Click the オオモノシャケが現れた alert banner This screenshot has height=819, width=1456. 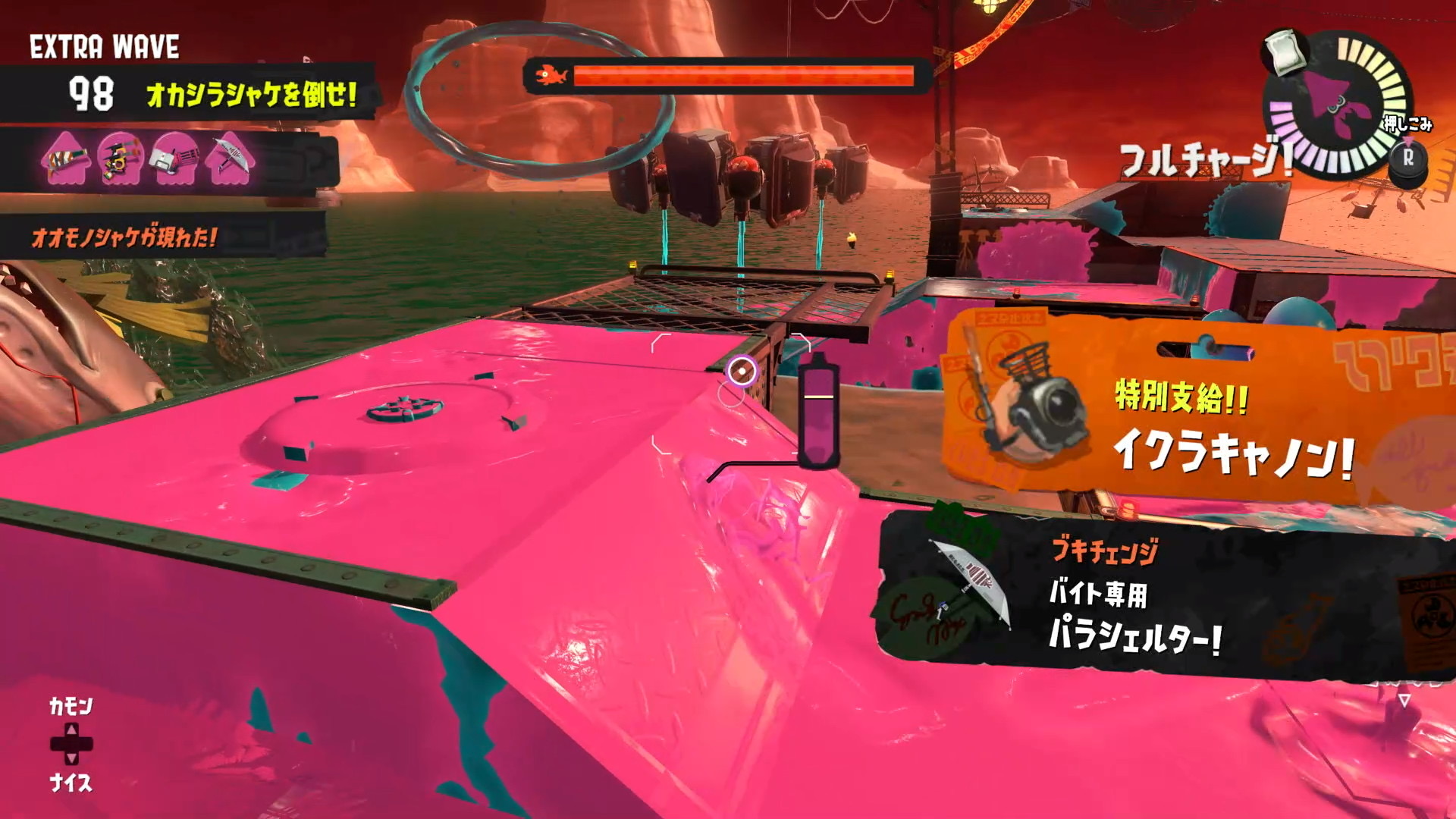pyautogui.click(x=125, y=238)
